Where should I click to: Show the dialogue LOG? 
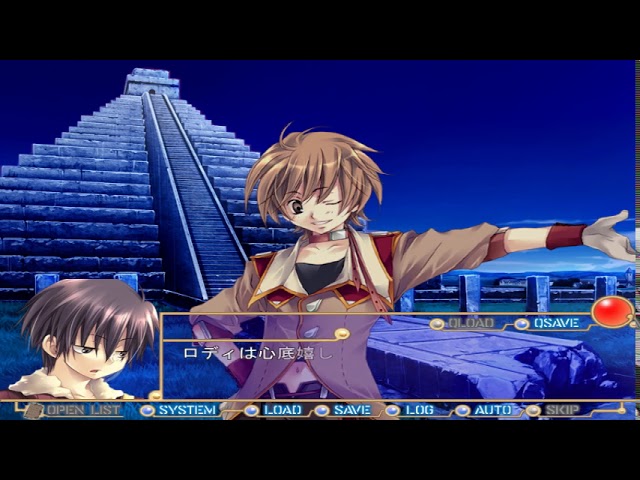click(x=419, y=410)
